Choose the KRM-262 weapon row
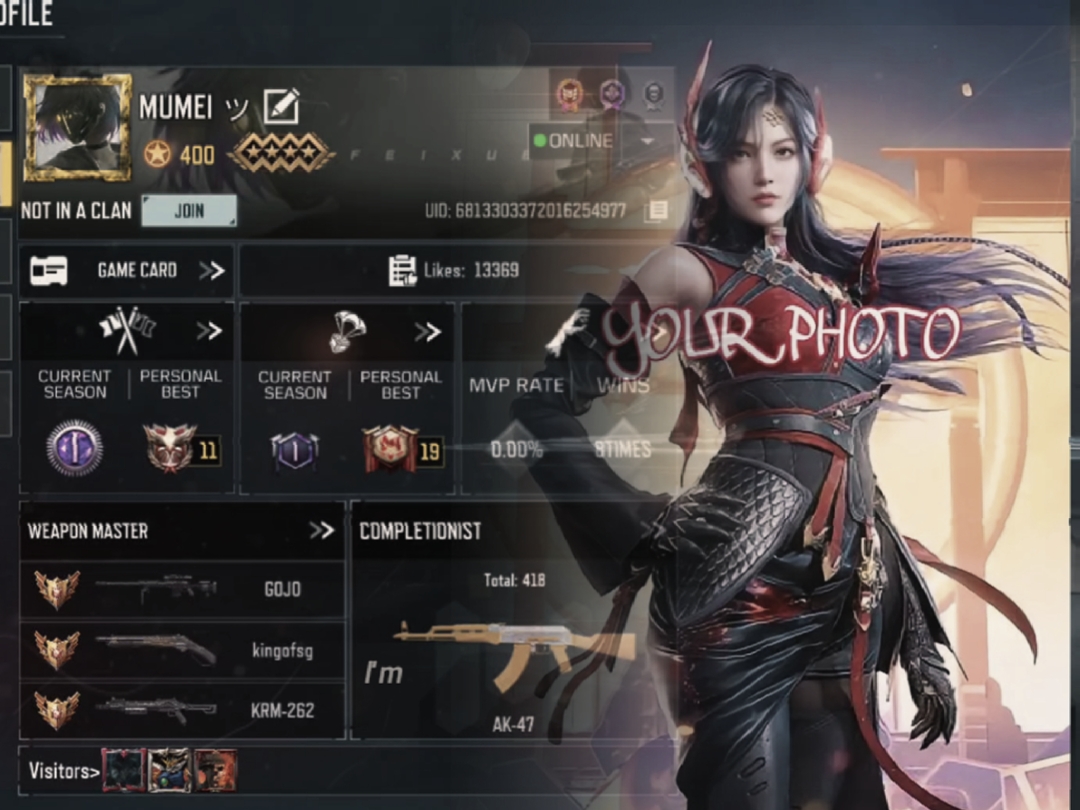 [x=182, y=710]
